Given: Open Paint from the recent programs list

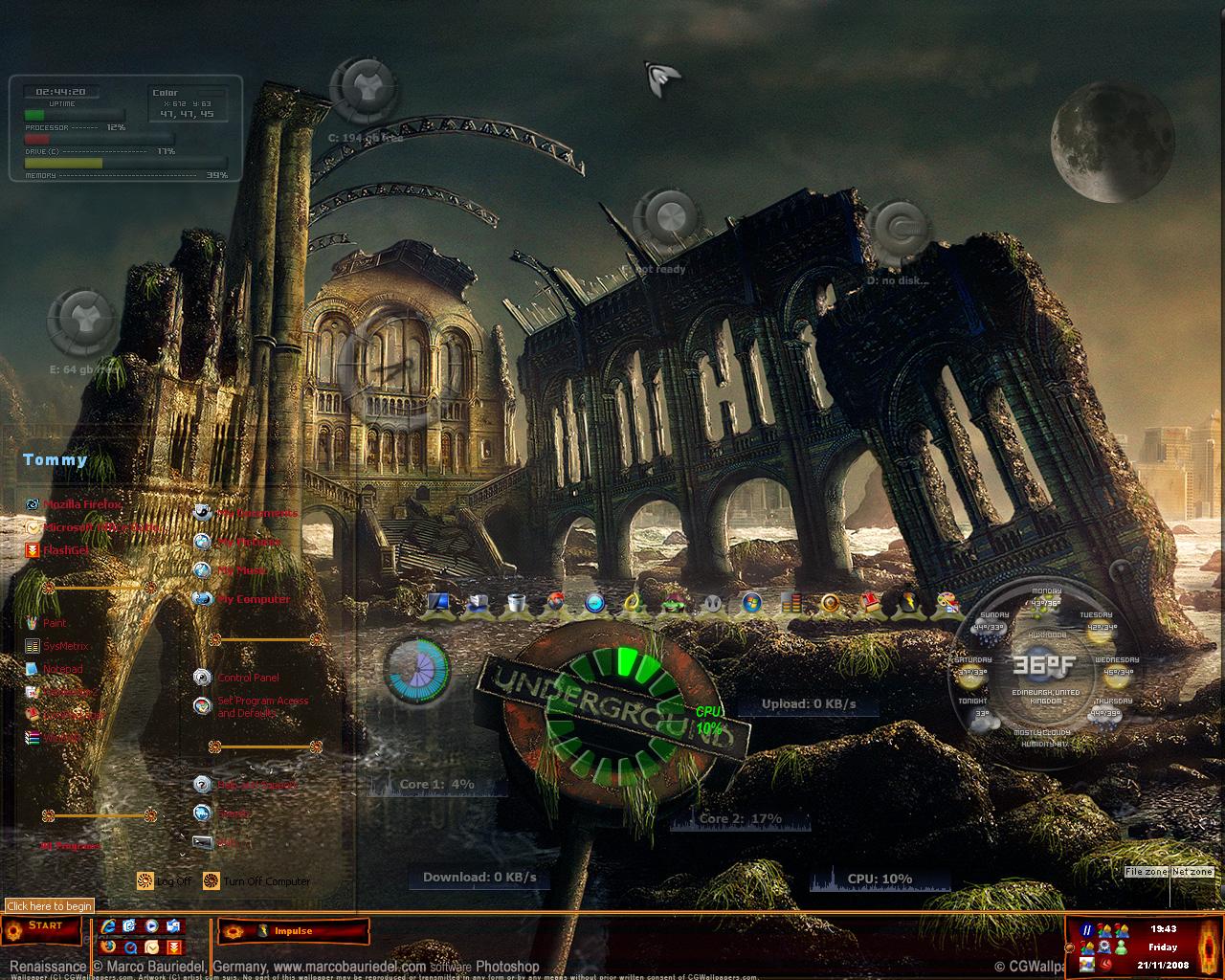Looking at the screenshot, I should coord(55,623).
